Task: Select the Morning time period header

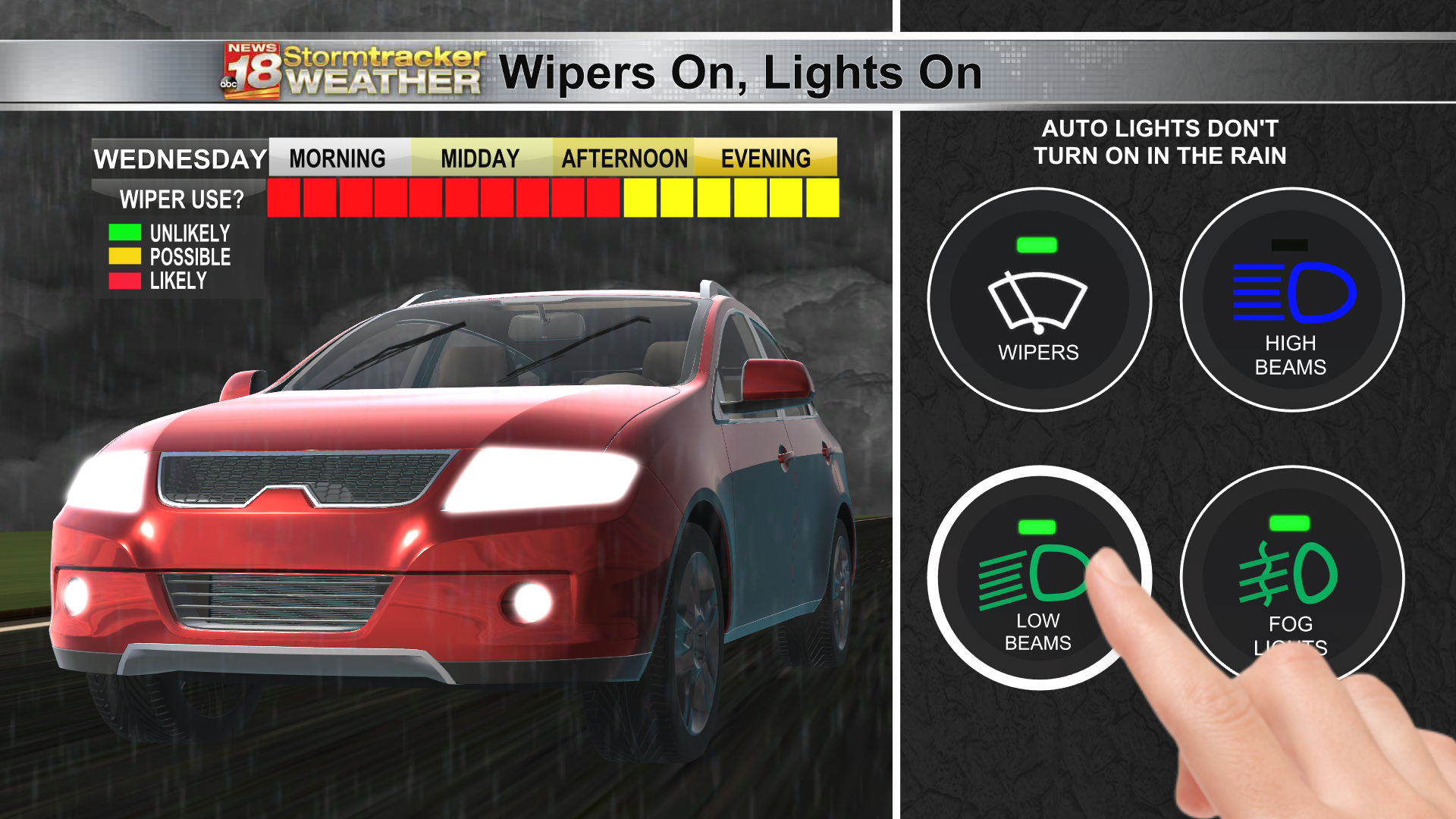Action: (337, 158)
